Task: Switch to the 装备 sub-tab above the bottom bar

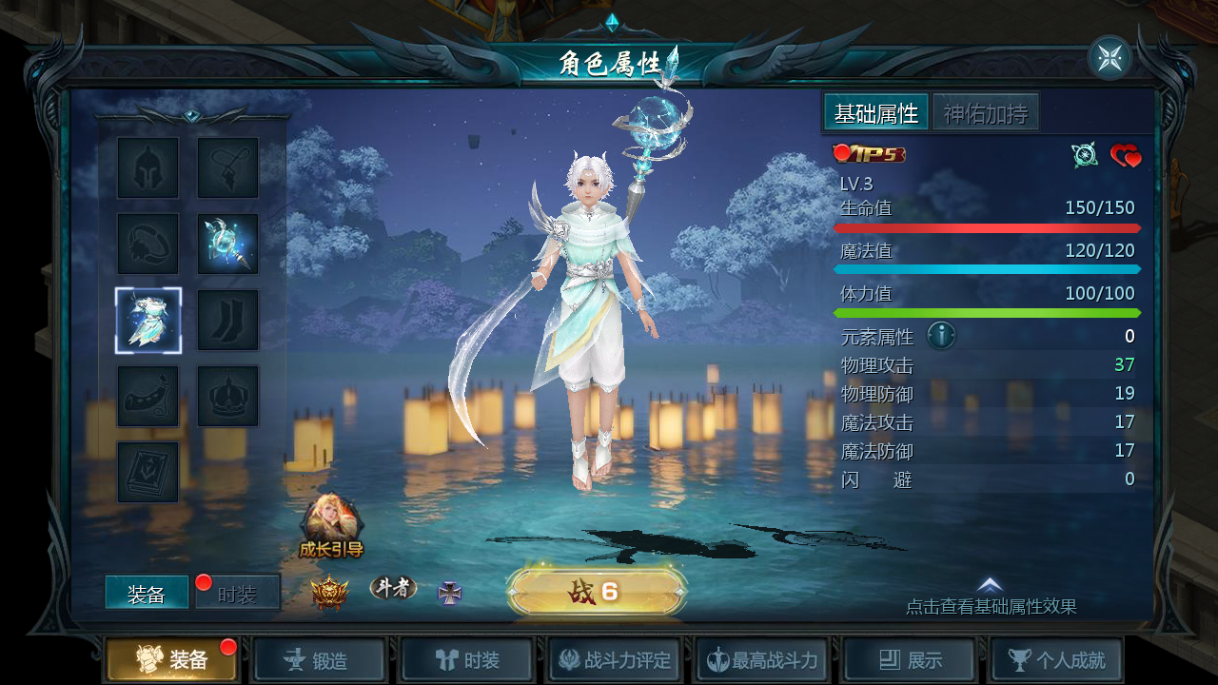Action: (x=146, y=594)
